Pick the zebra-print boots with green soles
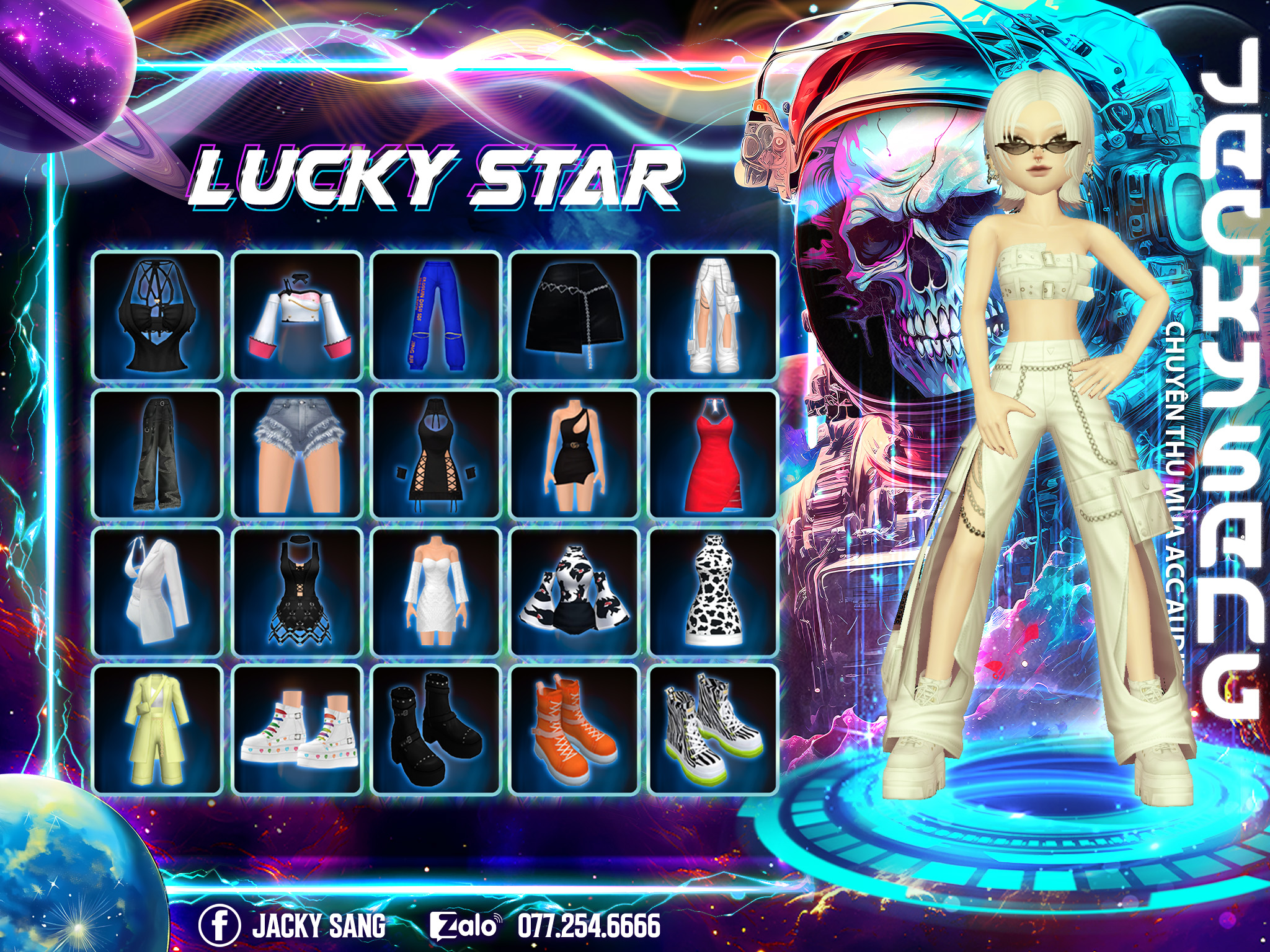 713,729
